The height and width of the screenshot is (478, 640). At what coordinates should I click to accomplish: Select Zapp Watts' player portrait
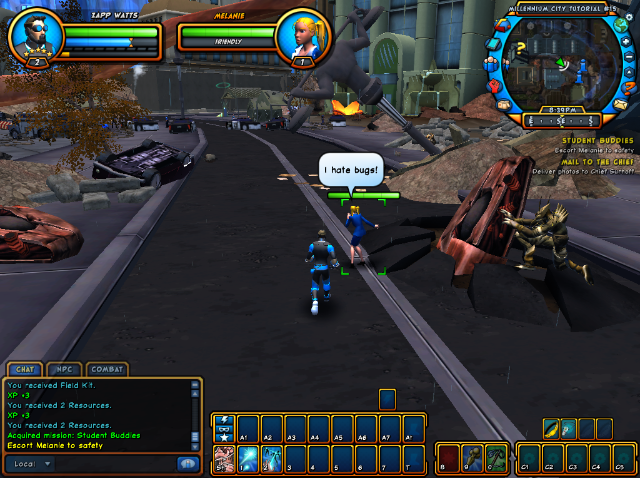pos(36,36)
